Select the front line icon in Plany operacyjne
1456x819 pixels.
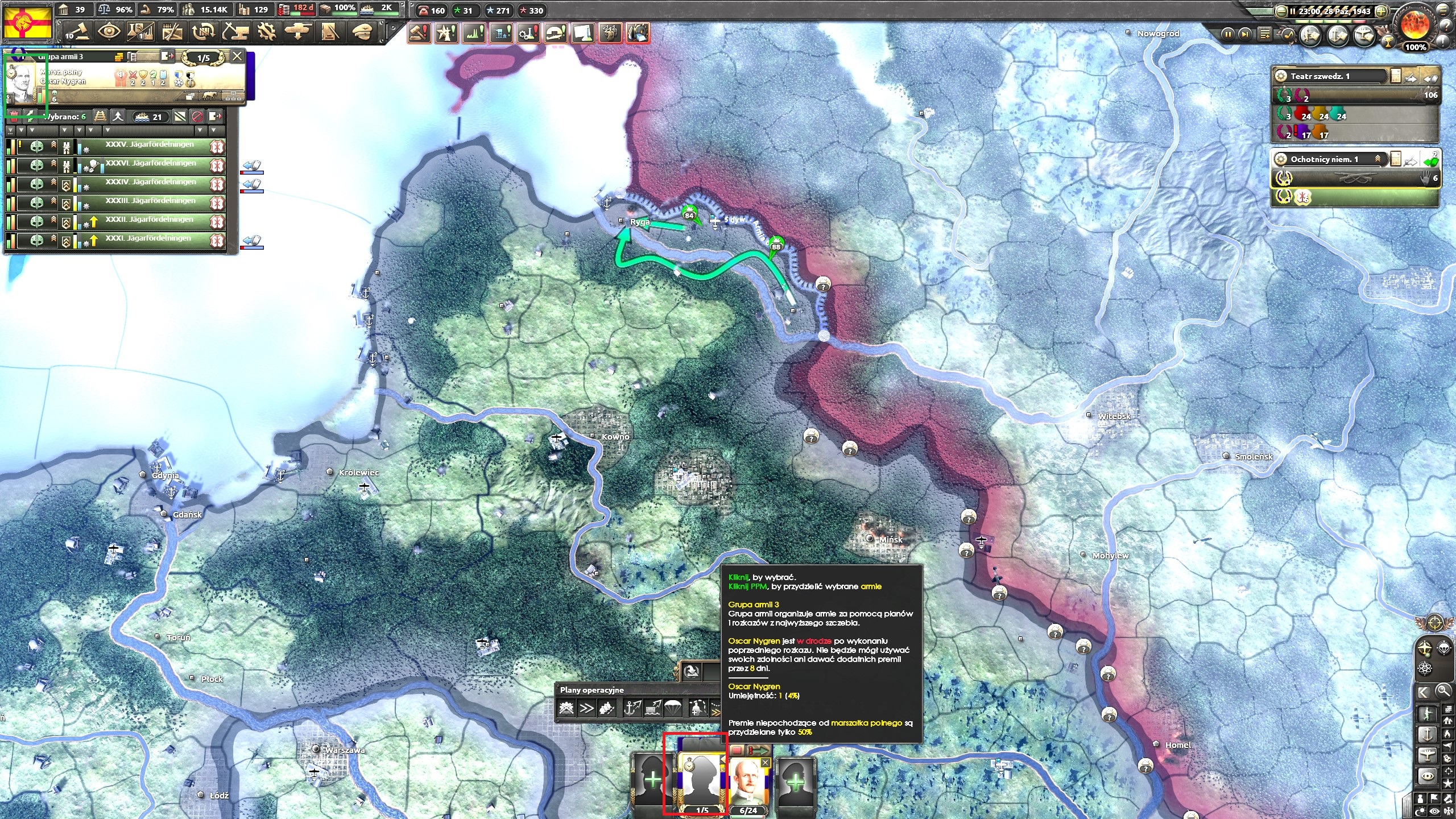tap(566, 709)
